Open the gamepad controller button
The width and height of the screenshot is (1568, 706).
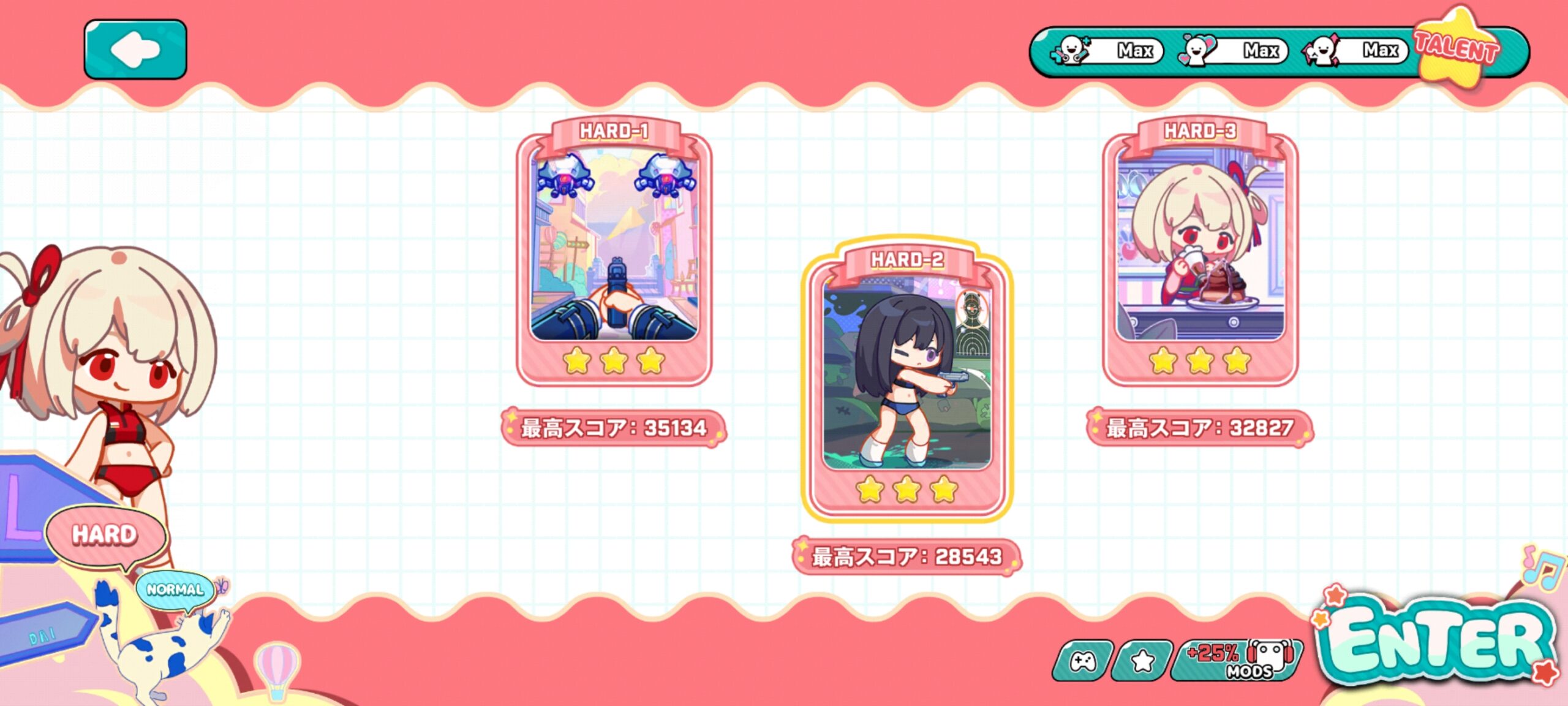point(1083,661)
